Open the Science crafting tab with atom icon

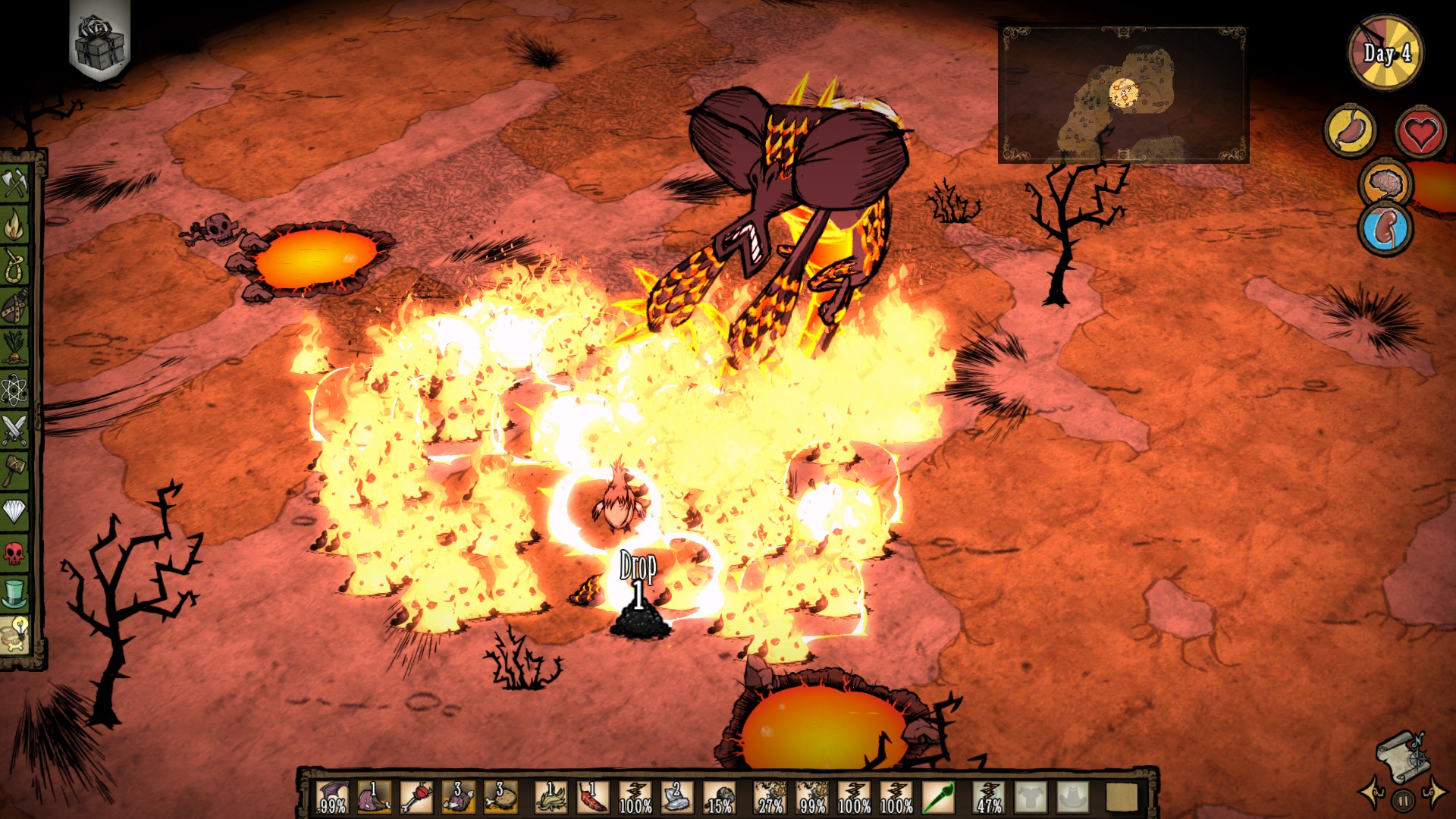[x=15, y=390]
